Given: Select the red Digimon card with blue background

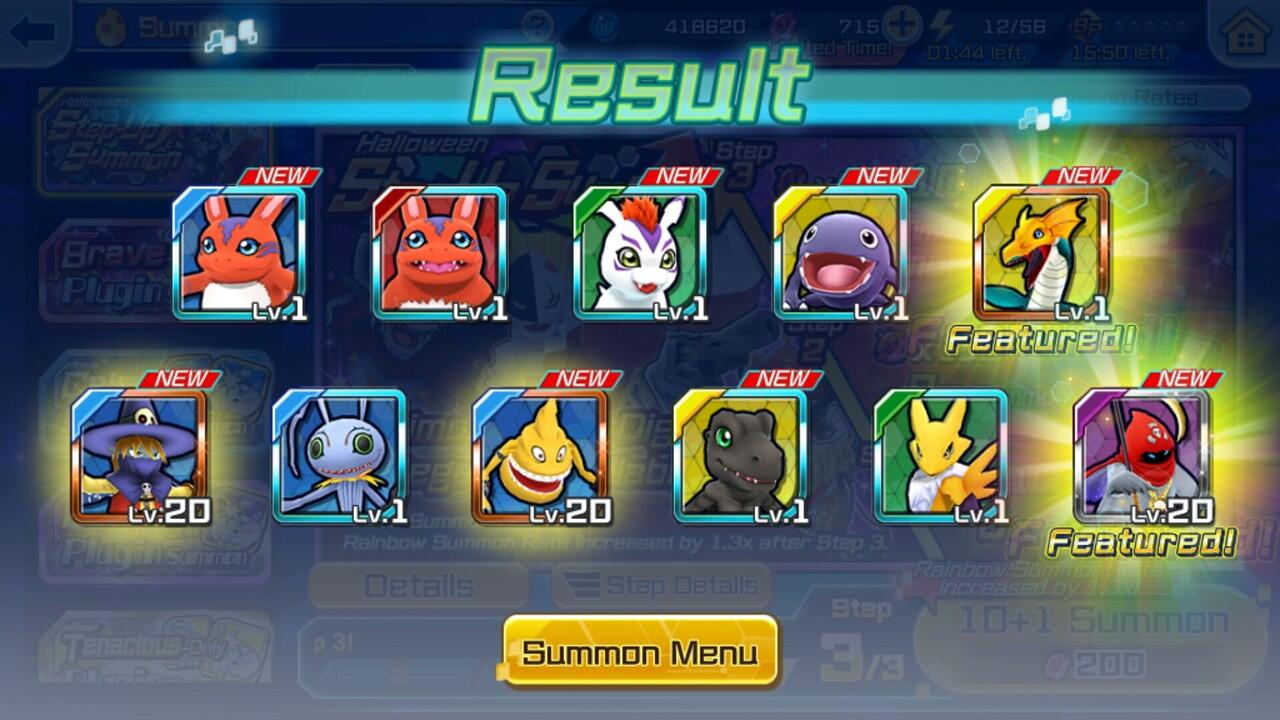Looking at the screenshot, I should click(x=239, y=253).
